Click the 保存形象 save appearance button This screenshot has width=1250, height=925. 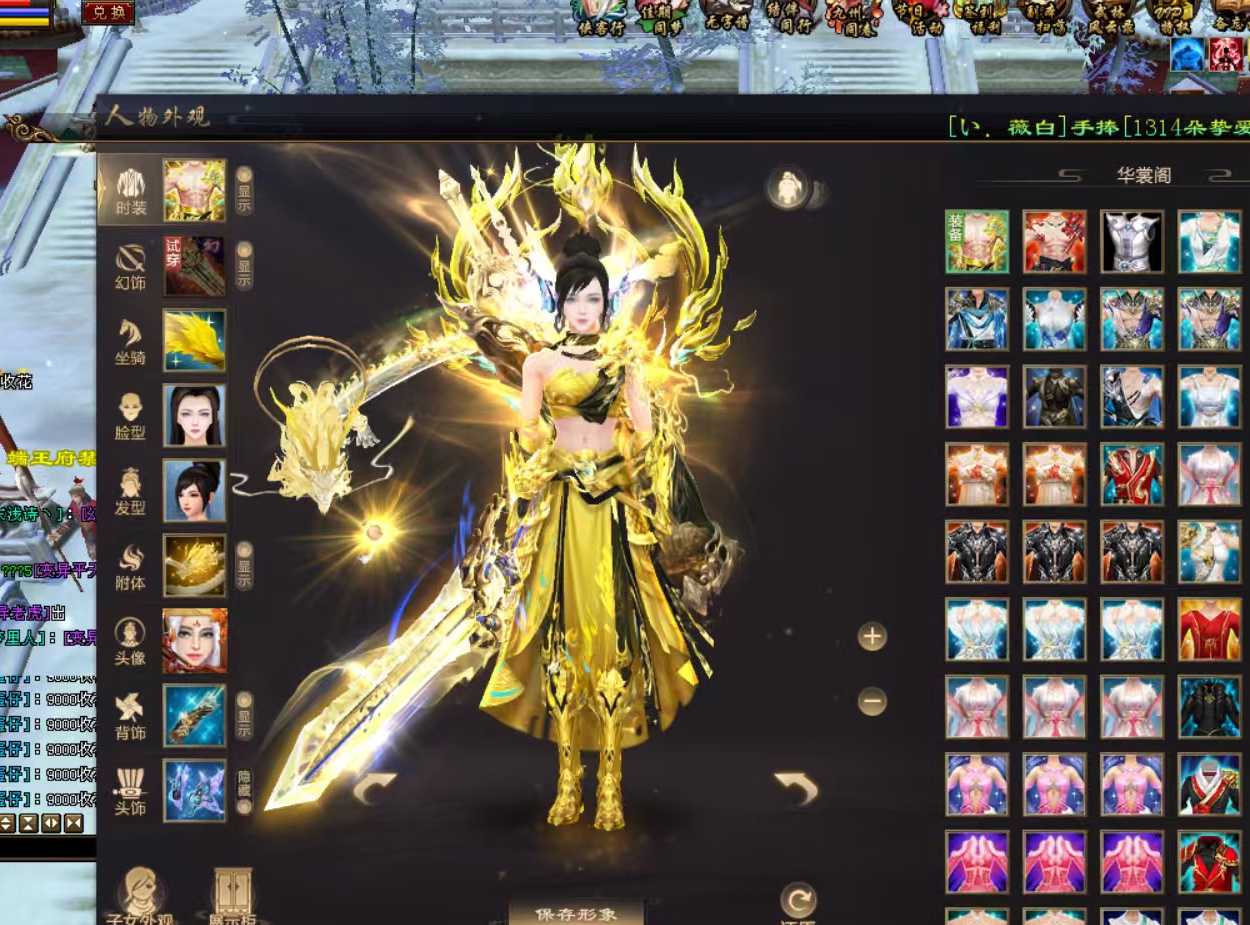click(576, 912)
